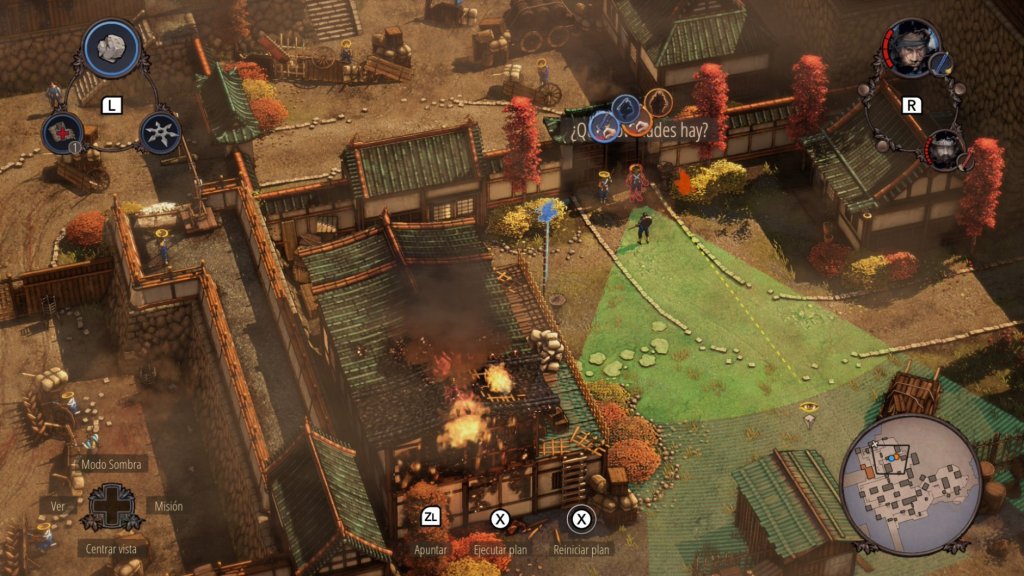Select the stone throw ability
The image size is (1024, 576).
[x=111, y=48]
